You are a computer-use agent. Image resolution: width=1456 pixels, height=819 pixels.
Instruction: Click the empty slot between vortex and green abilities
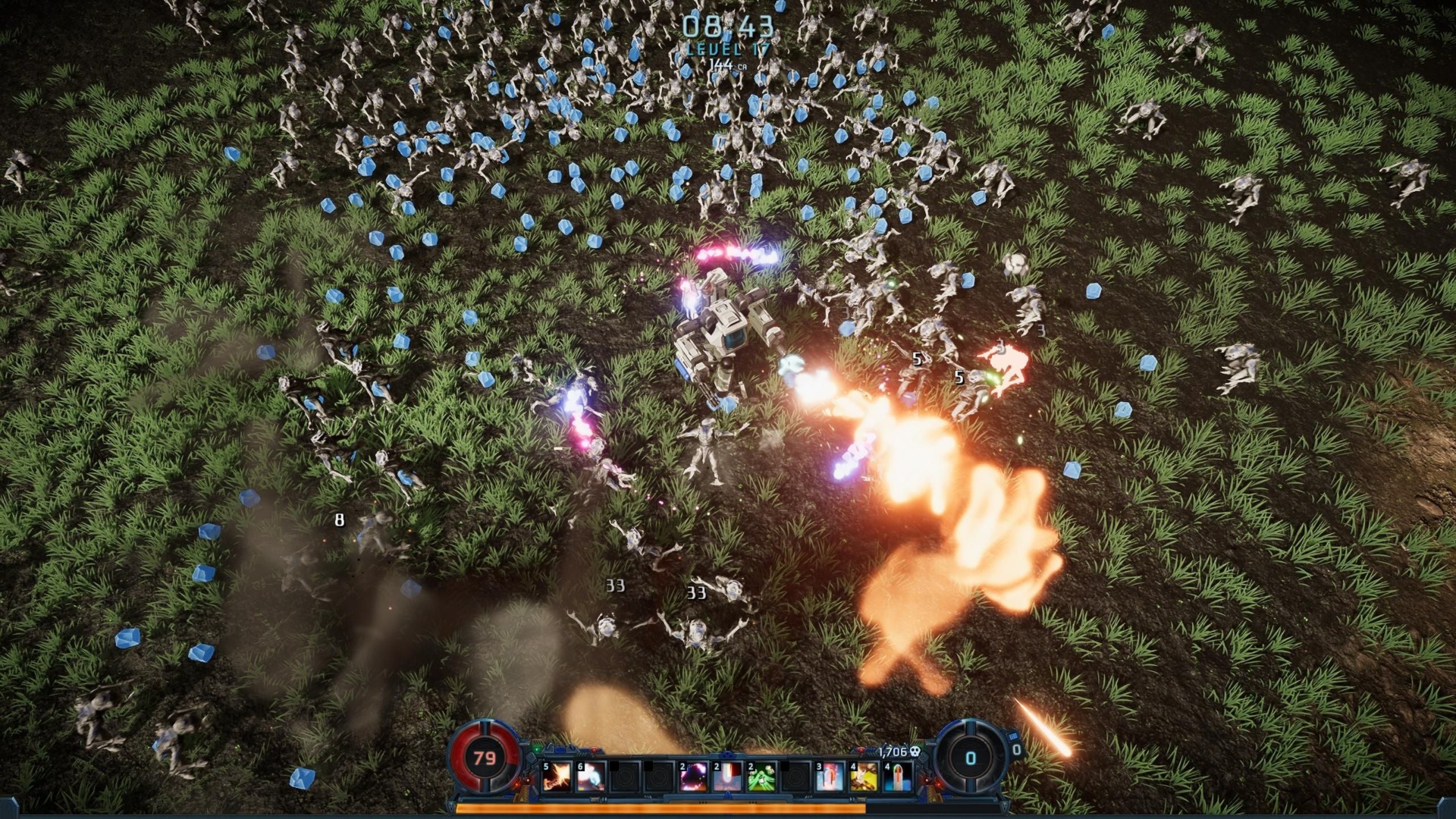[795, 776]
